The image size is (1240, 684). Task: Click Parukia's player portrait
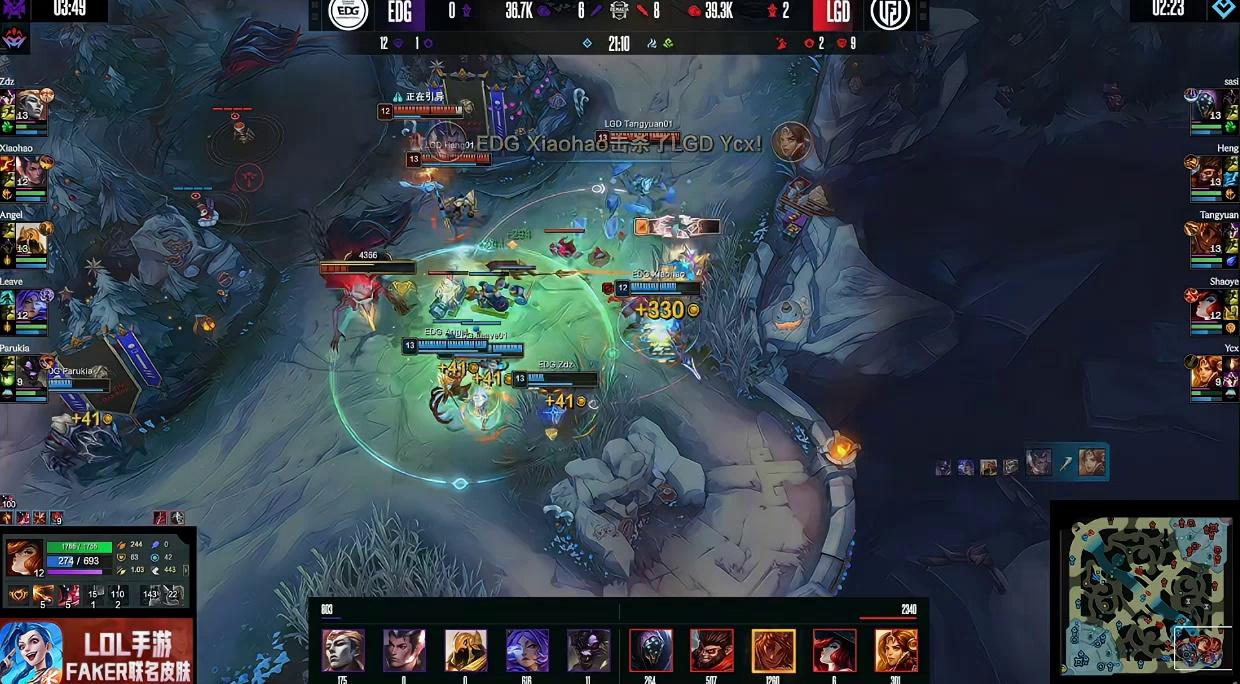point(30,372)
